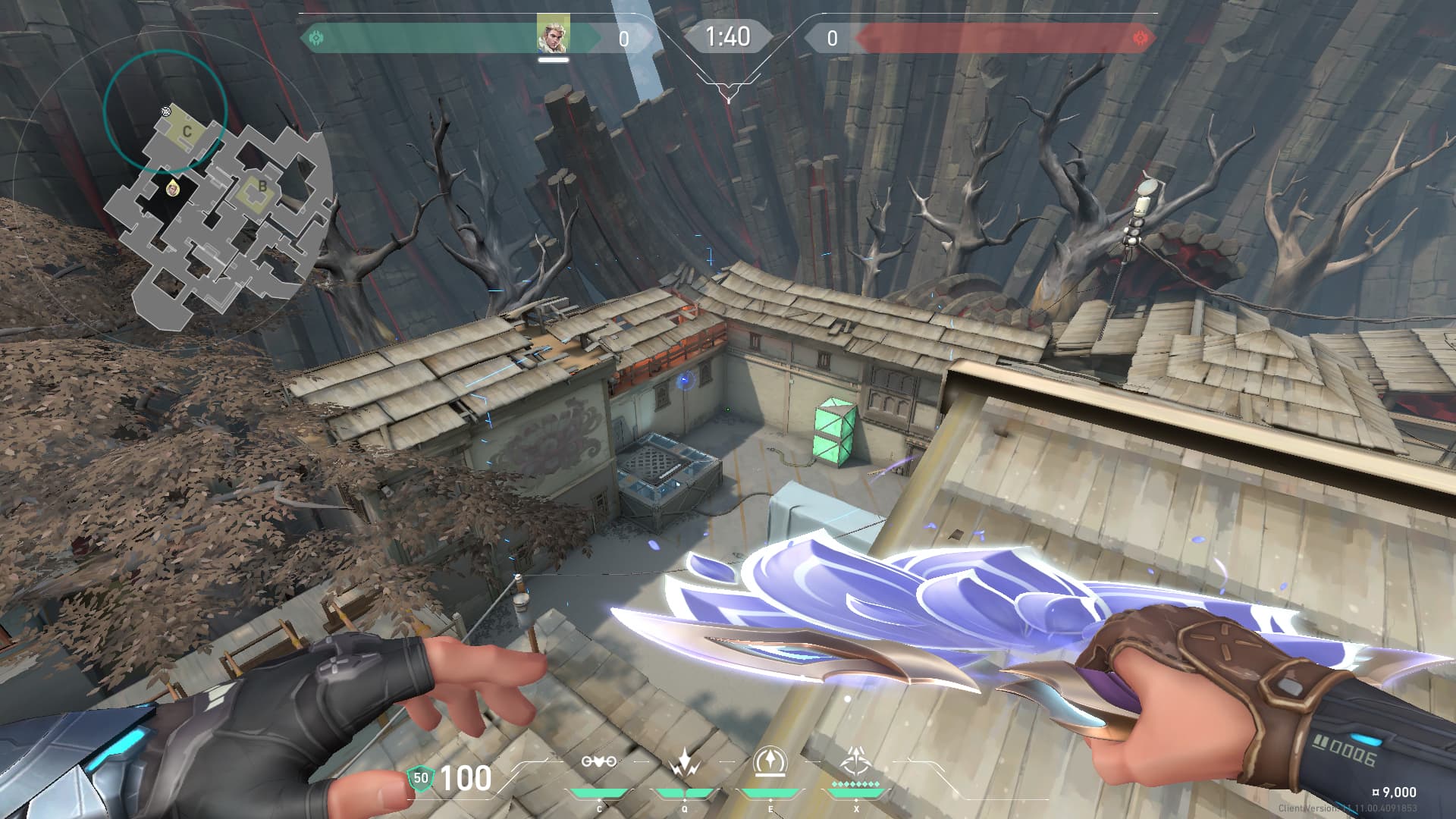This screenshot has height=819, width=1456.
Task: Select the Shock Bolt ability icon
Action: pos(685,761)
